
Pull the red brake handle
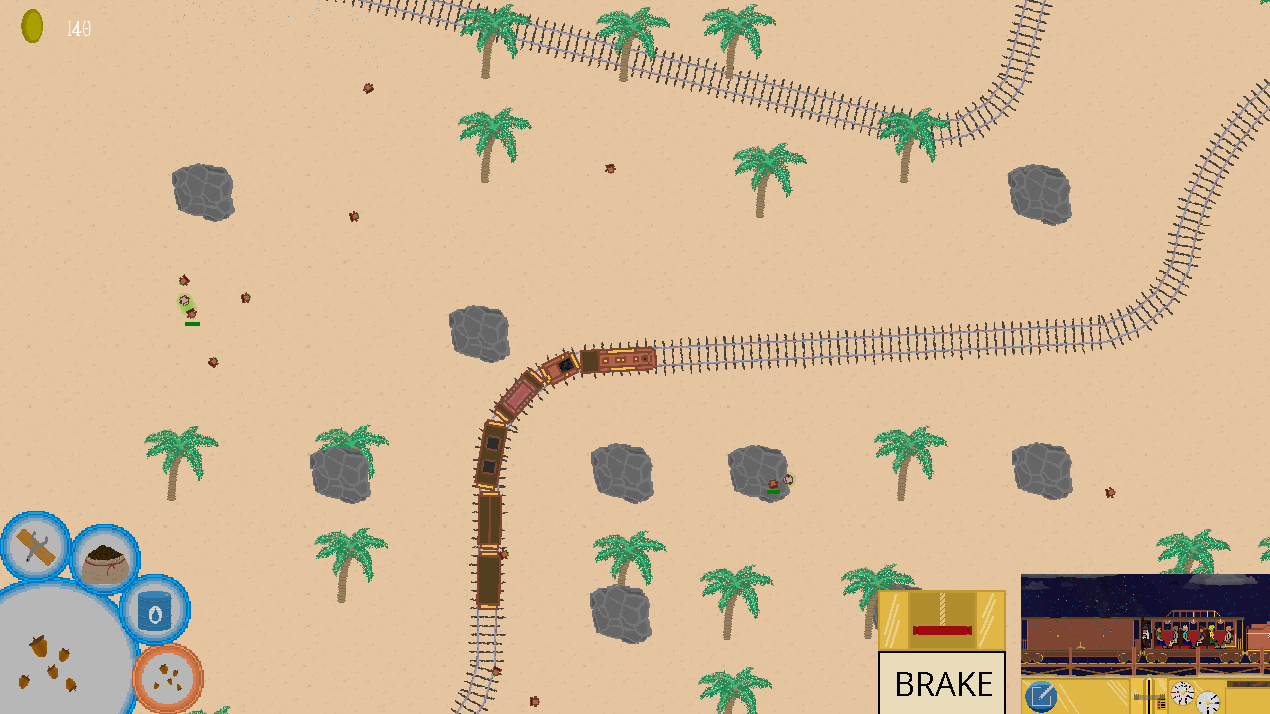(942, 629)
